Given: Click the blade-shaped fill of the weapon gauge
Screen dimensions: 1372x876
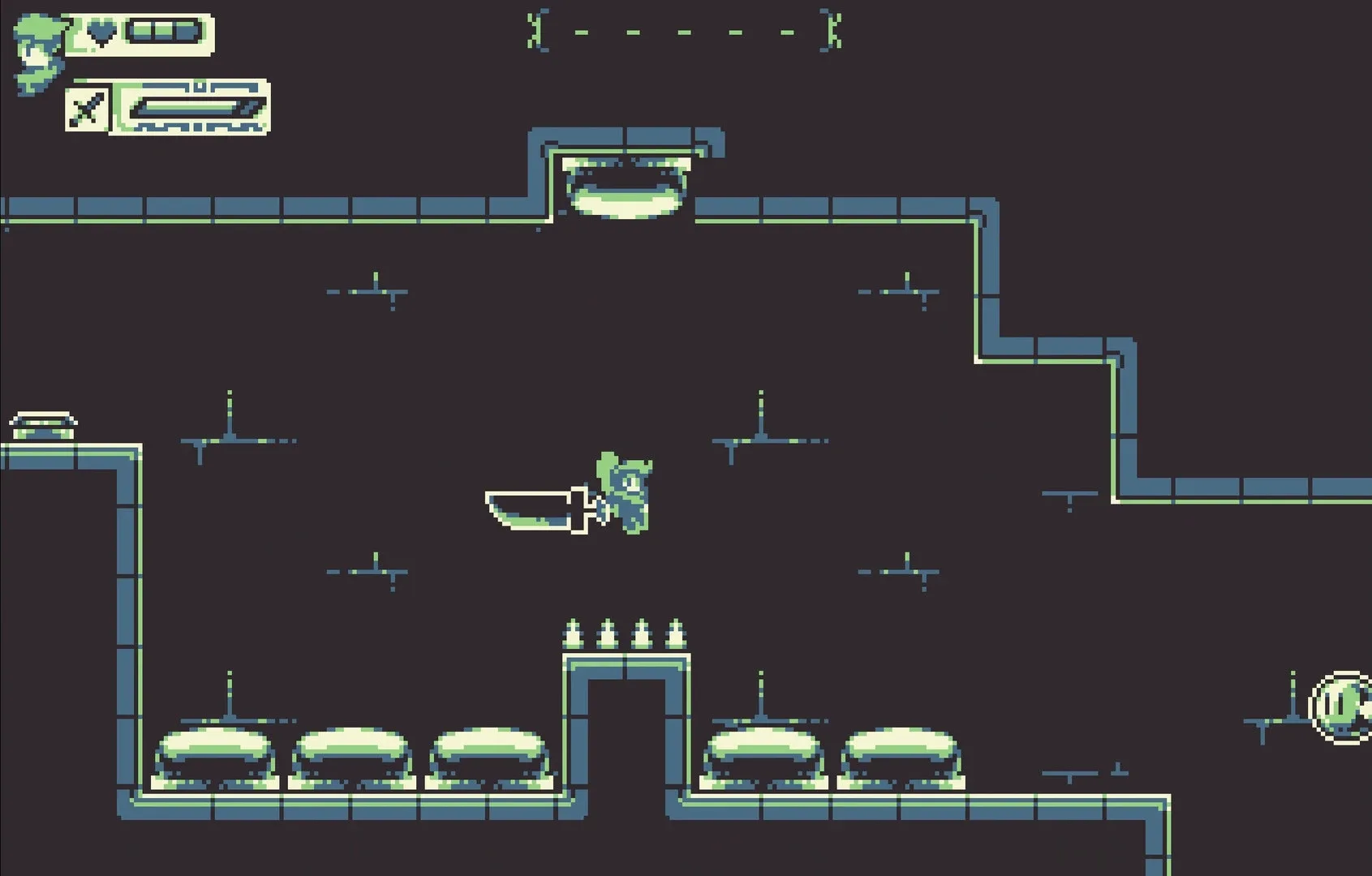Looking at the screenshot, I should click(191, 105).
